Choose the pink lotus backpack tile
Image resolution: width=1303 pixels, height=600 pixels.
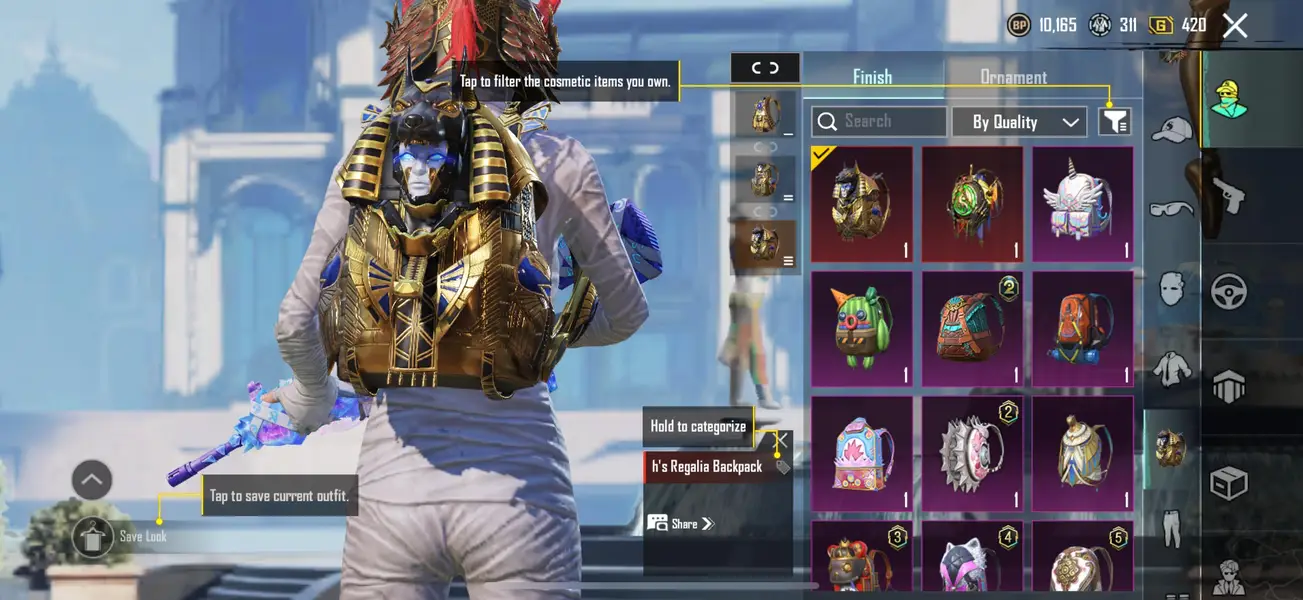[862, 452]
